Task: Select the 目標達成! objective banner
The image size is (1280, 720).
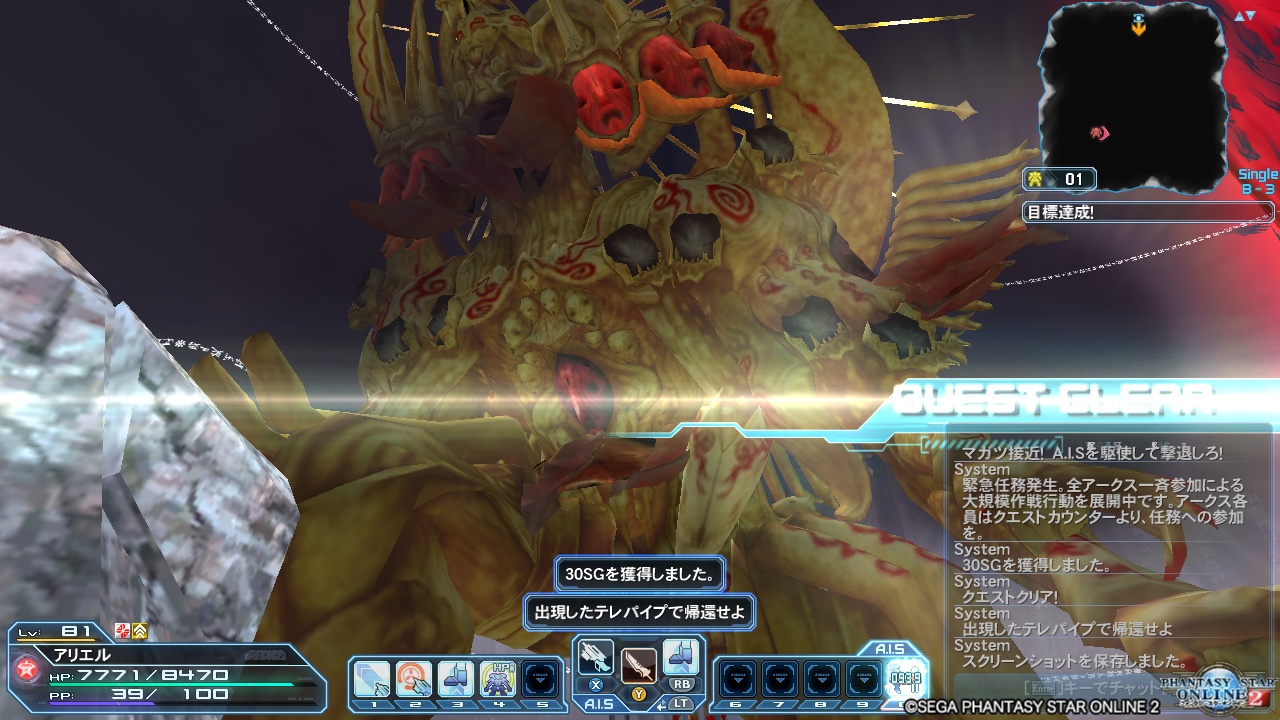Action: [x=1150, y=211]
